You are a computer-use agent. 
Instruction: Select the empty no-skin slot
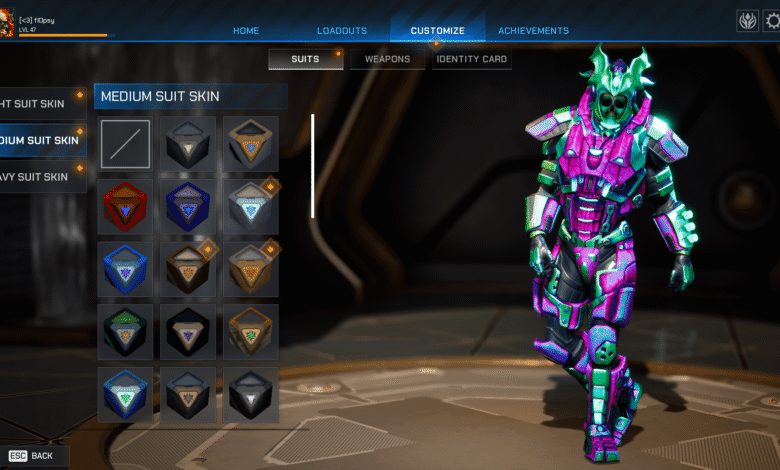point(125,144)
